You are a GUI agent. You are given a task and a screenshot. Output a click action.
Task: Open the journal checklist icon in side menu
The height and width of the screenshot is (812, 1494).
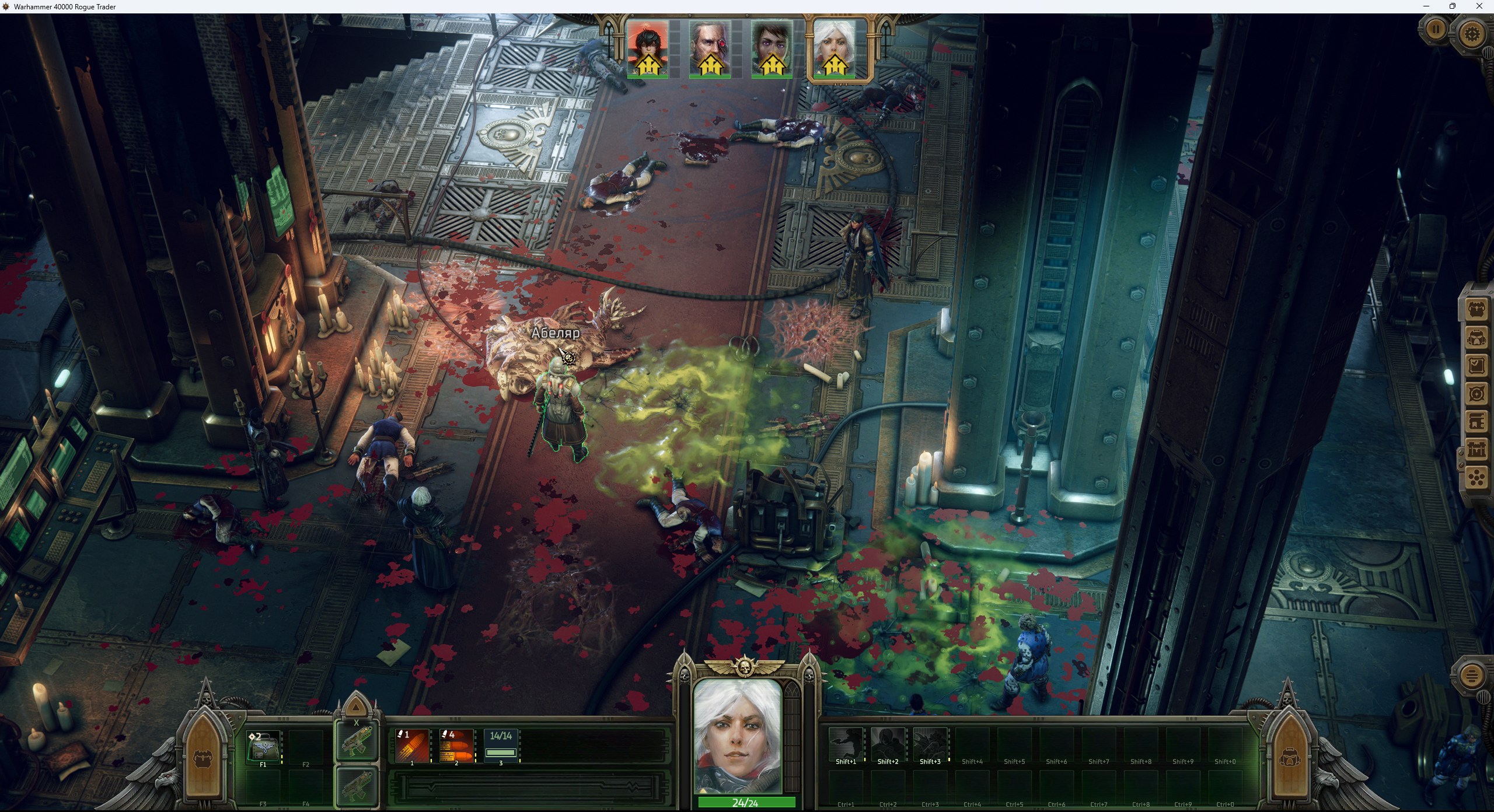pos(1476,366)
